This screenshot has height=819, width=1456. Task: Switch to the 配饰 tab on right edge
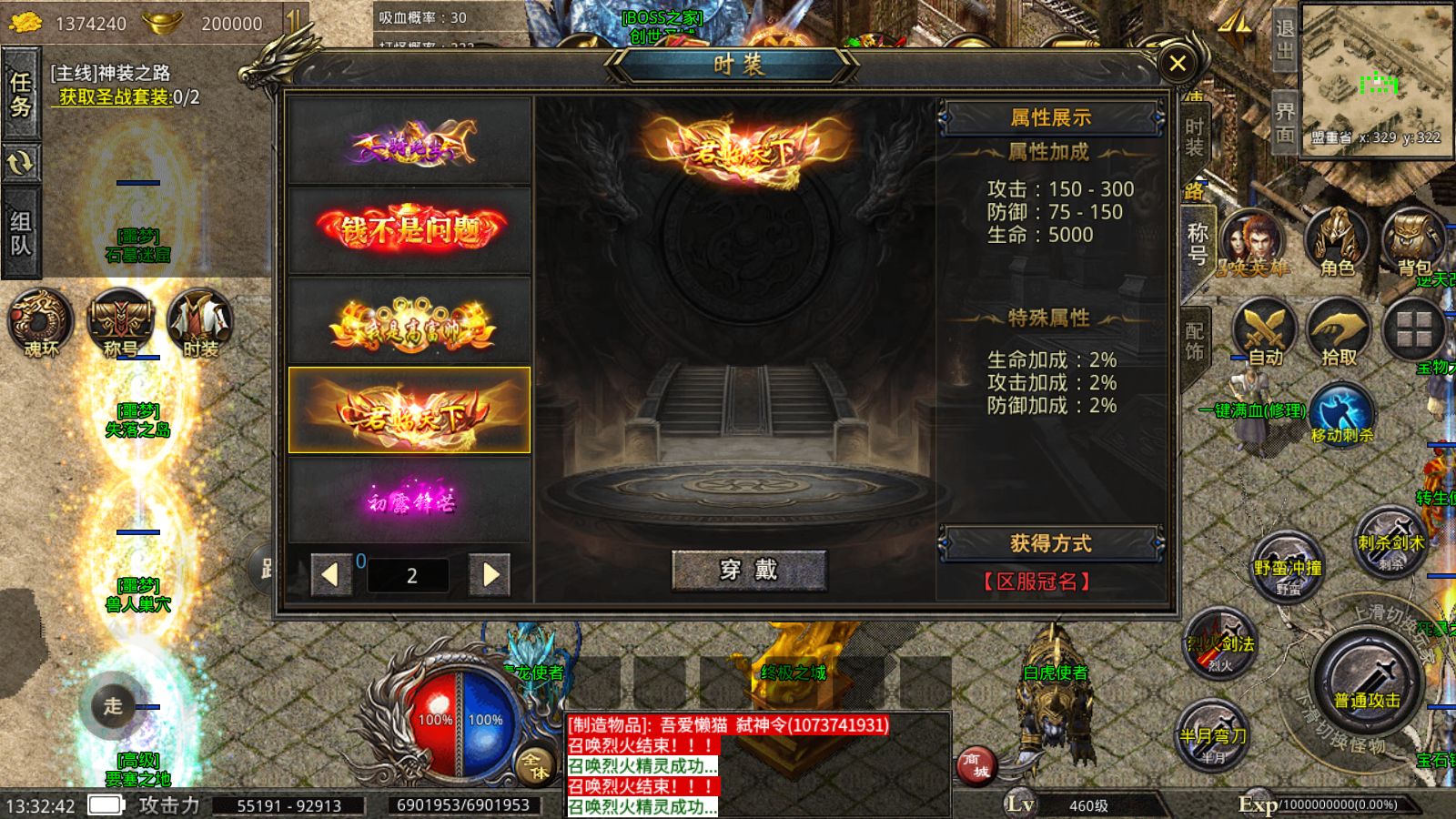[x=1194, y=330]
